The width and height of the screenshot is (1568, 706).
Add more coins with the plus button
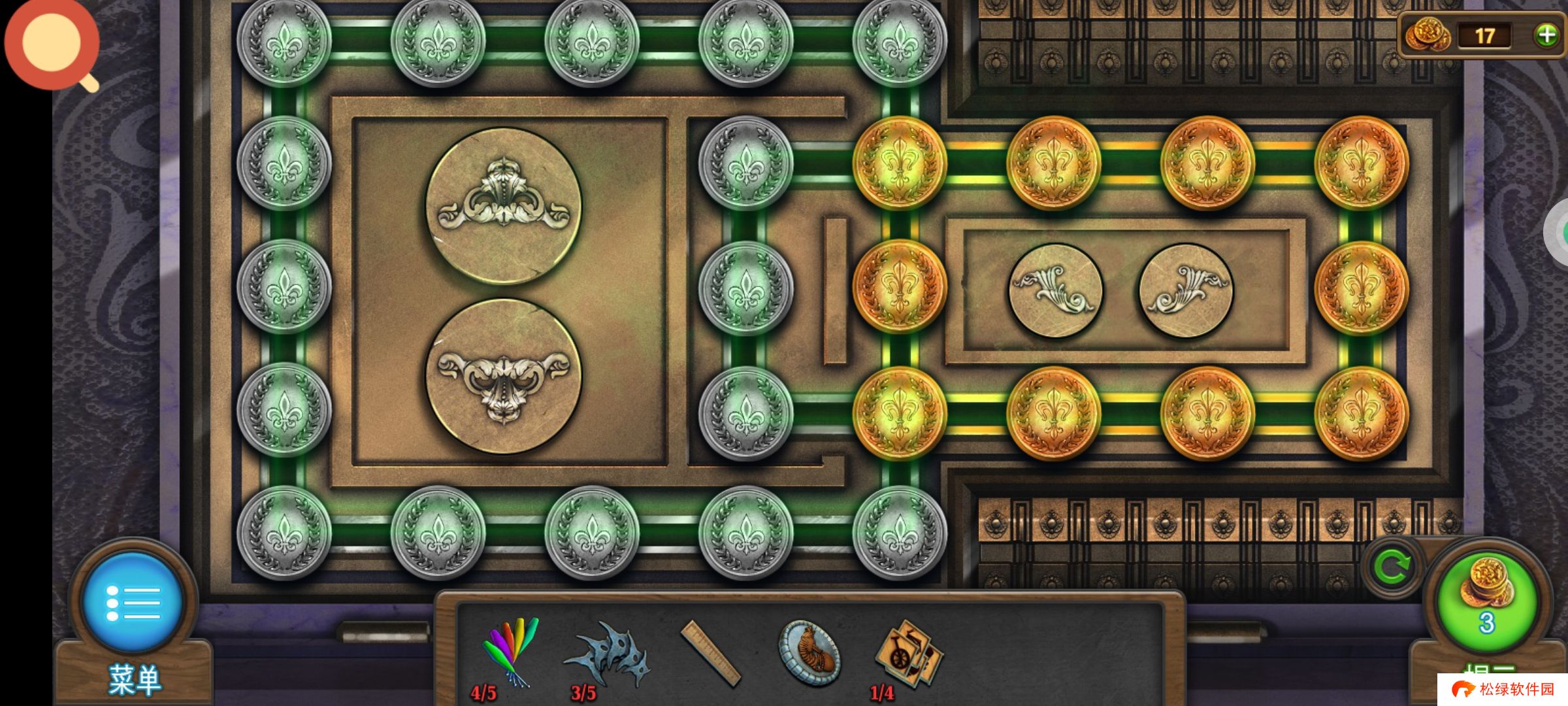pyautogui.click(x=1546, y=35)
